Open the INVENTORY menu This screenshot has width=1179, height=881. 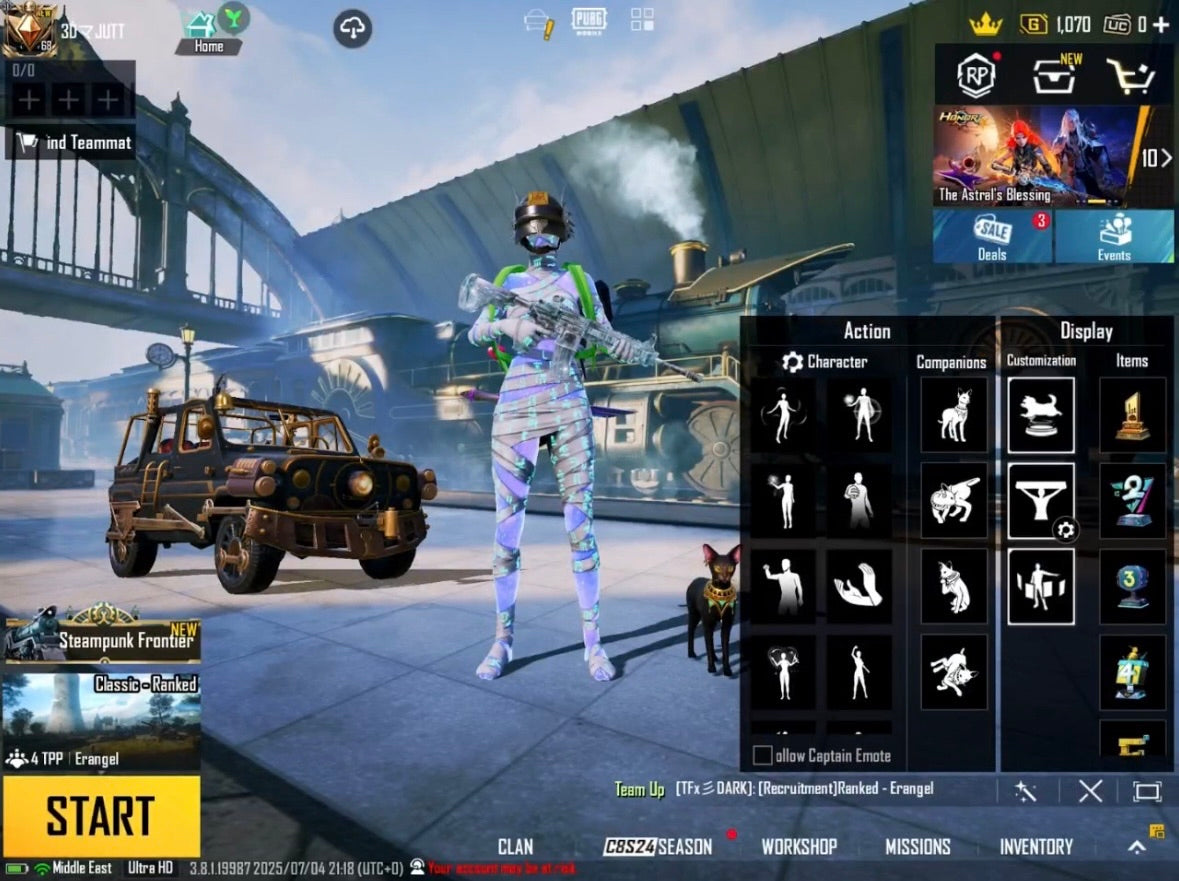[x=1036, y=847]
